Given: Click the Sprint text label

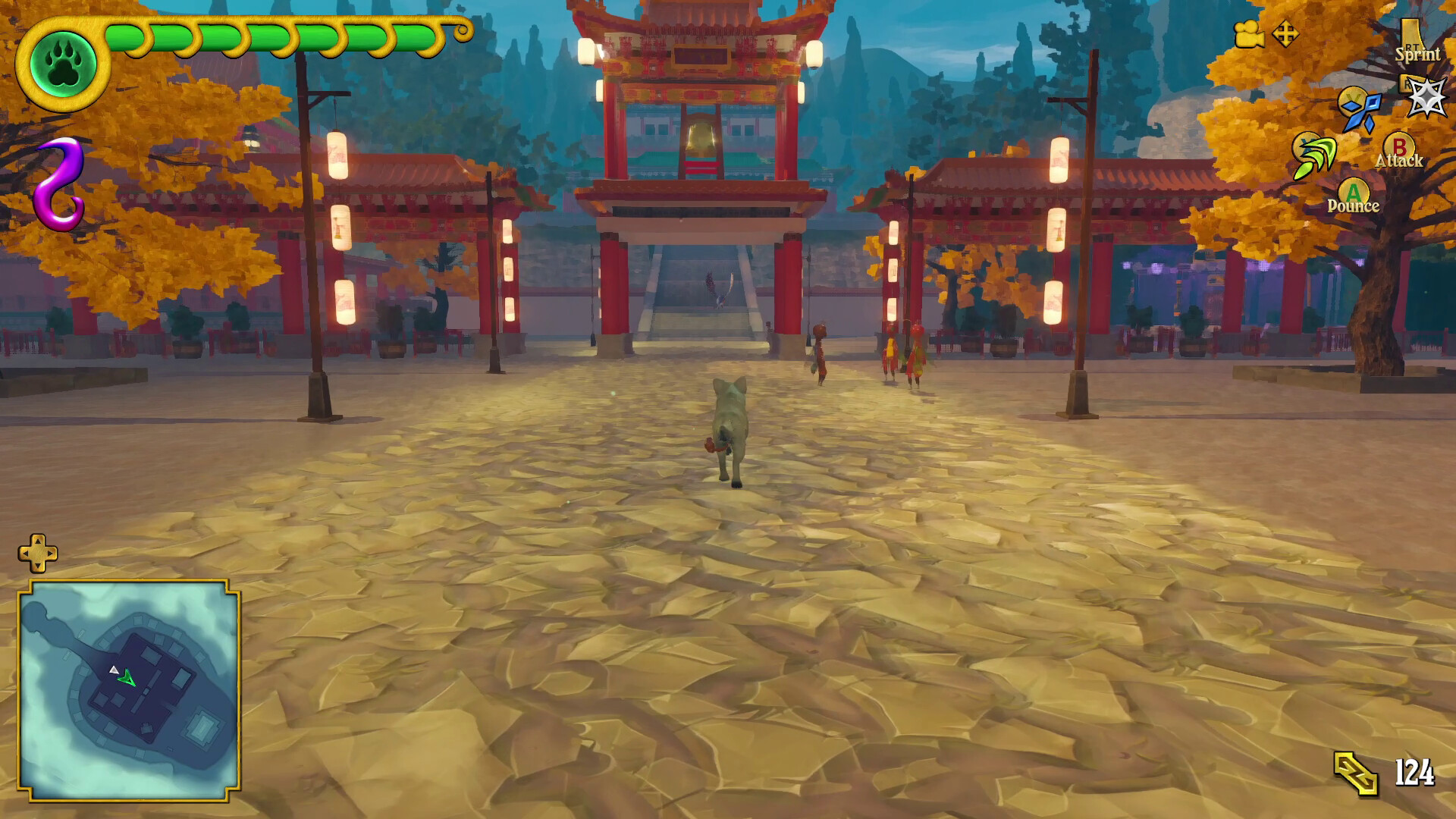Looking at the screenshot, I should (1419, 55).
